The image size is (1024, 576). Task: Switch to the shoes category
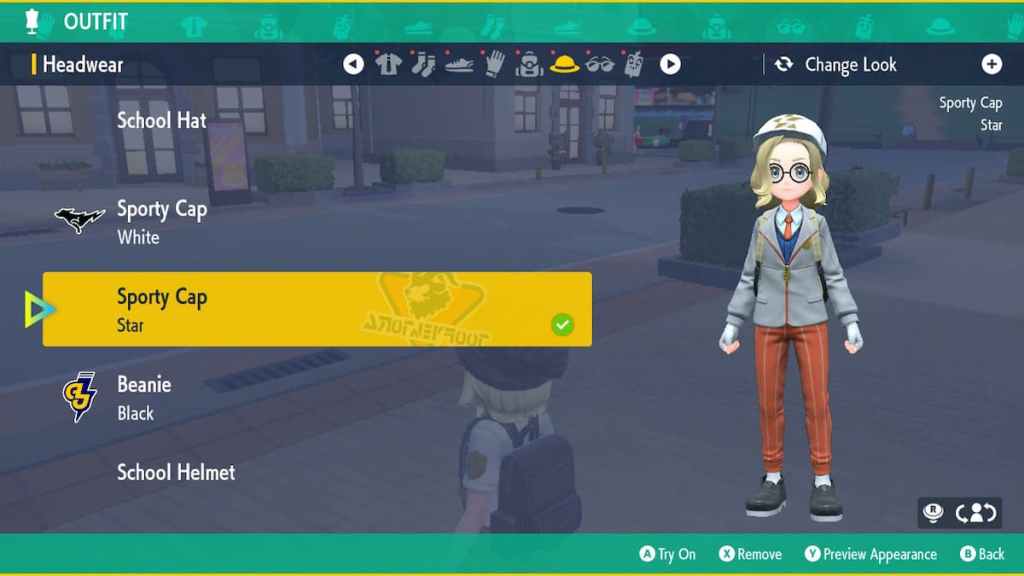click(x=459, y=65)
